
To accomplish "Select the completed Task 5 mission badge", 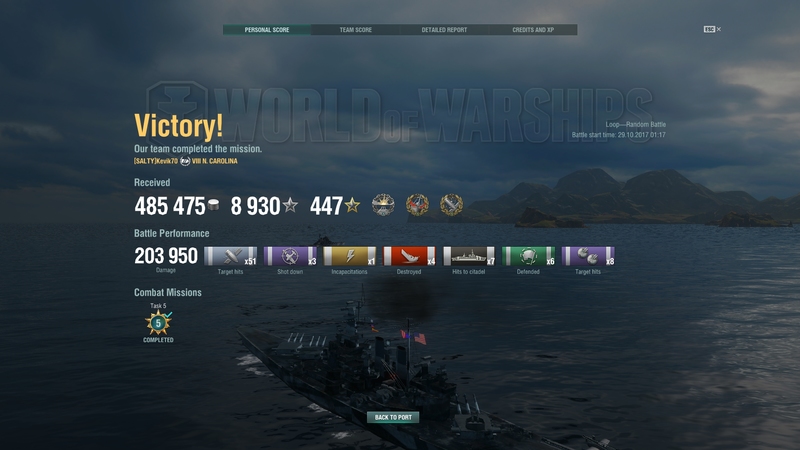I will [x=158, y=323].
